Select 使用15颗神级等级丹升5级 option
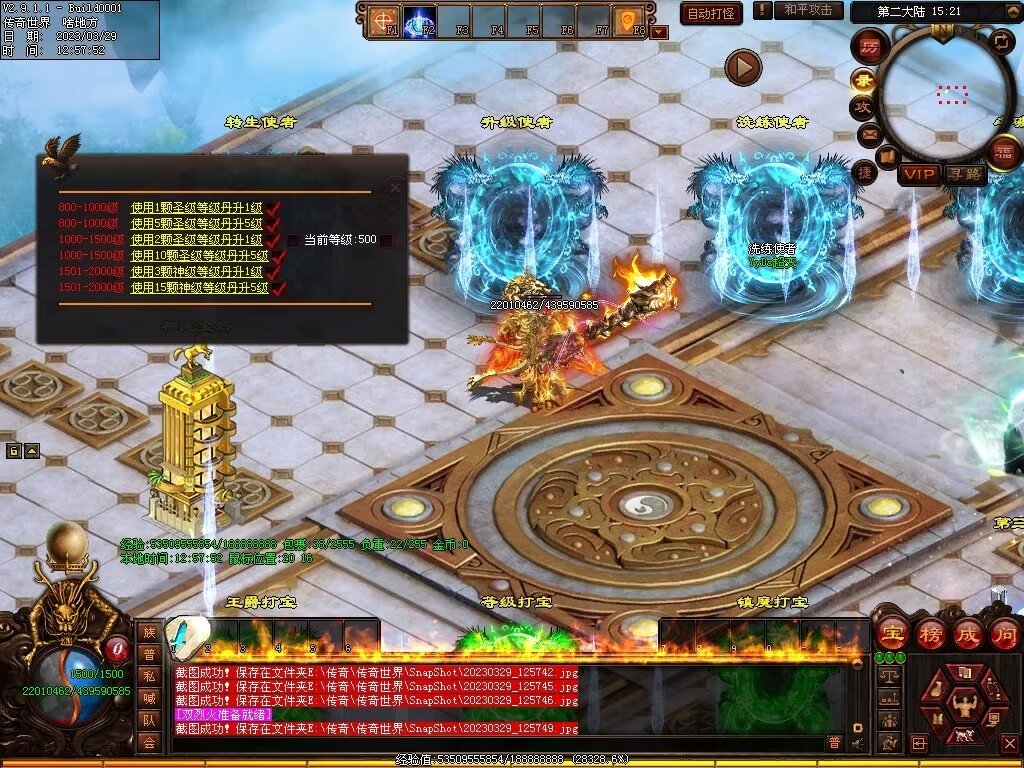The image size is (1024, 768). pyautogui.click(x=200, y=288)
